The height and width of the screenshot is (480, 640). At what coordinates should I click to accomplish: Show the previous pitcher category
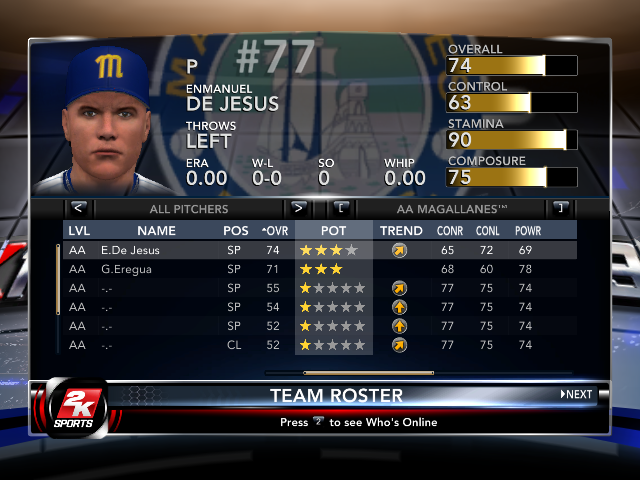(x=79, y=209)
